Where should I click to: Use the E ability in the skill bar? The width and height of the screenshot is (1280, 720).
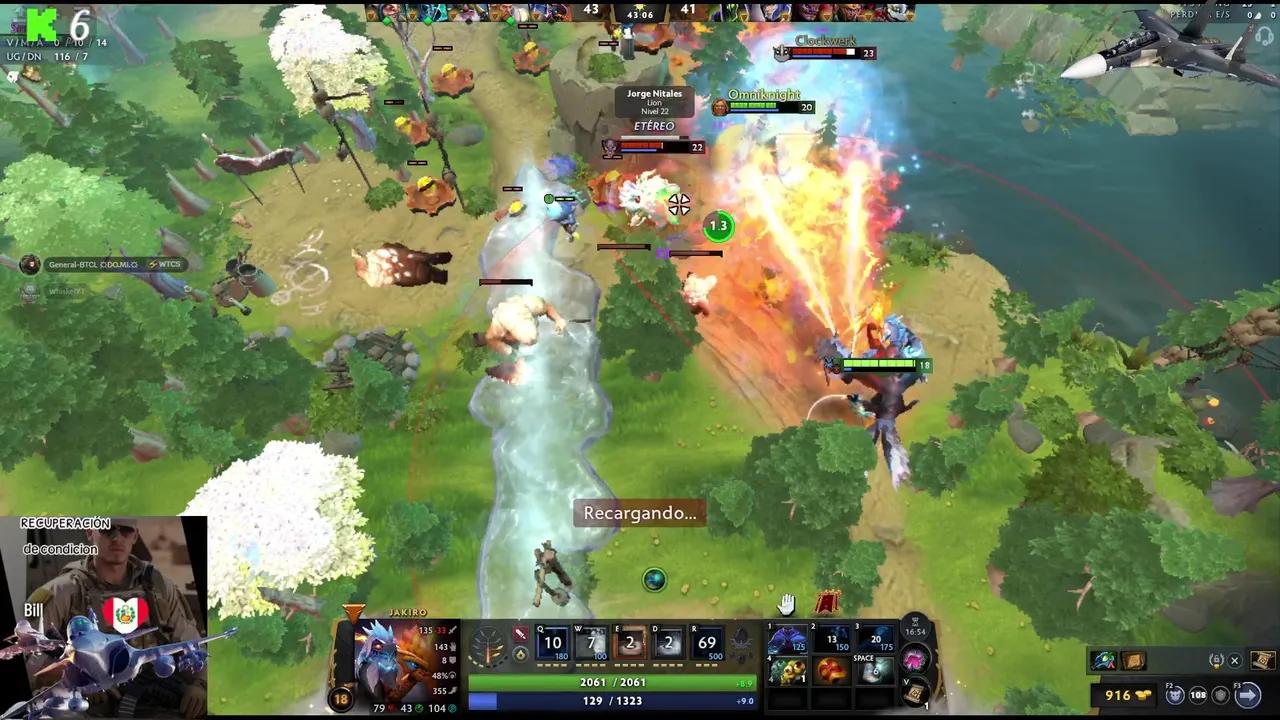[x=628, y=641]
